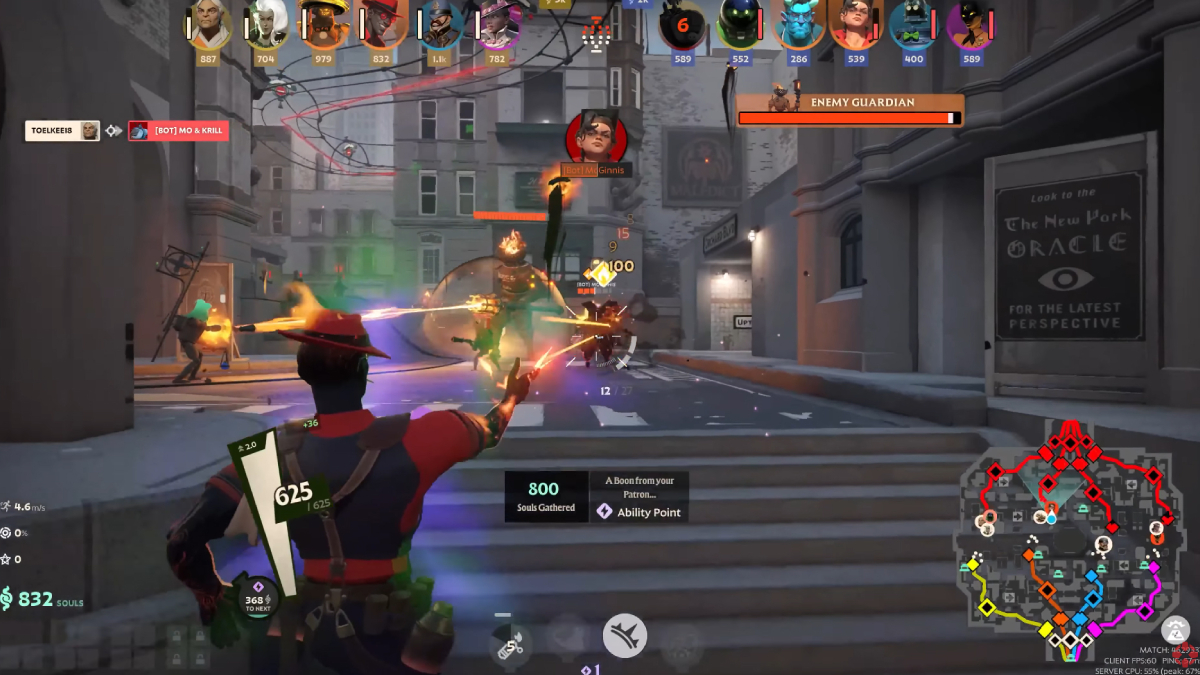Pick the red hat hero portrait
Screen dimensions: 1200x675
[381, 26]
